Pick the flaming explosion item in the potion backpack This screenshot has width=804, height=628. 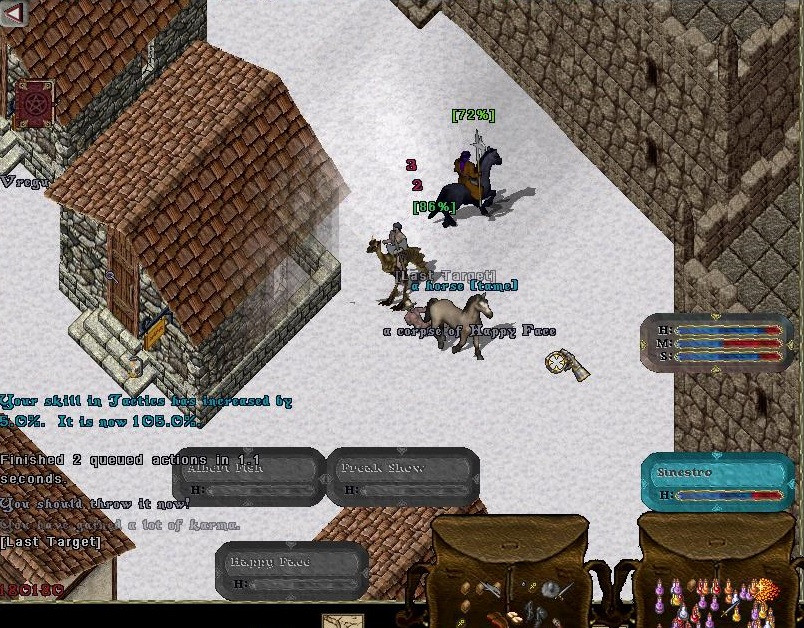pyautogui.click(x=766, y=590)
